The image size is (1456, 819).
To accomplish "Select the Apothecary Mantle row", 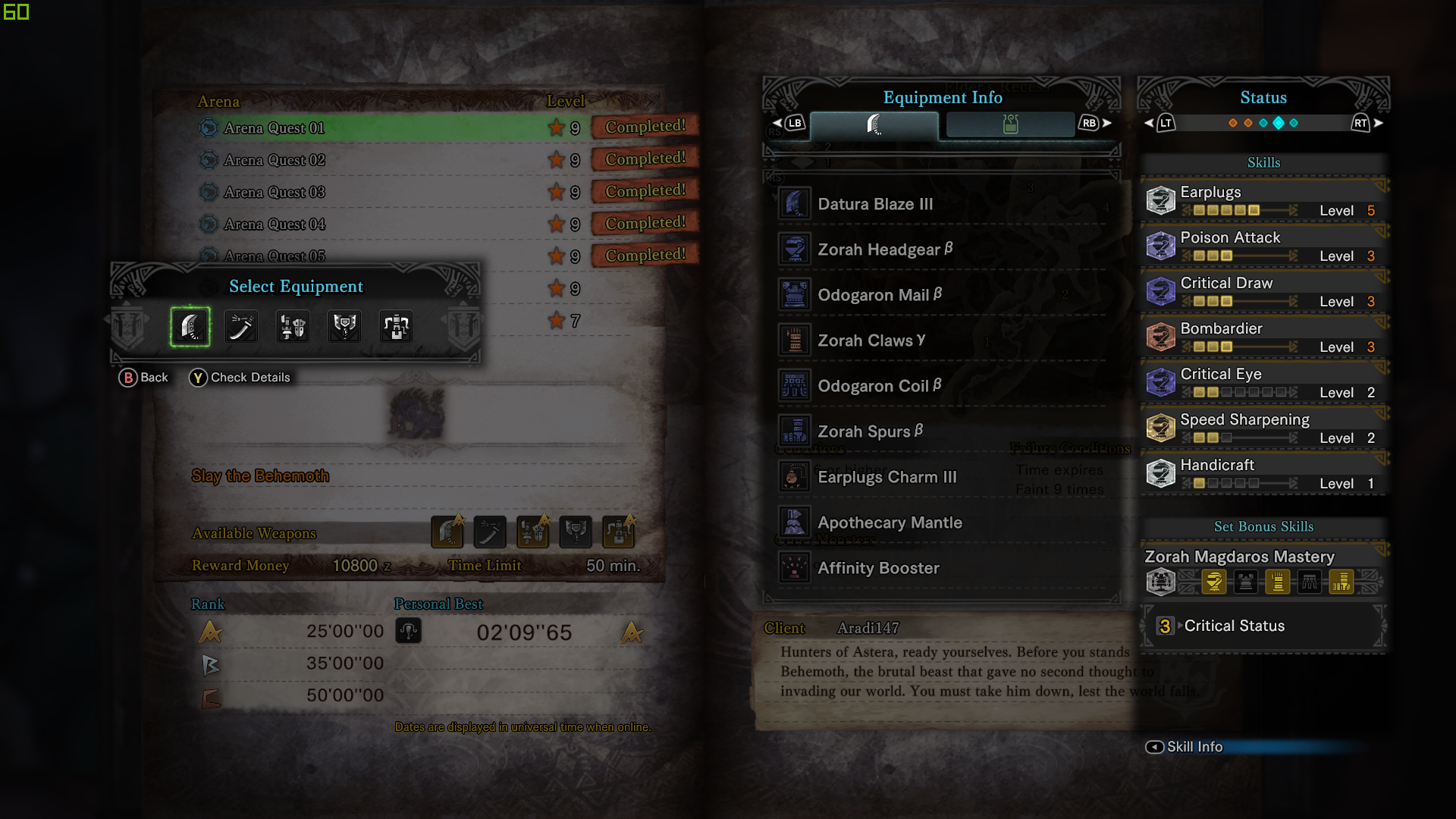I will pyautogui.click(x=890, y=522).
